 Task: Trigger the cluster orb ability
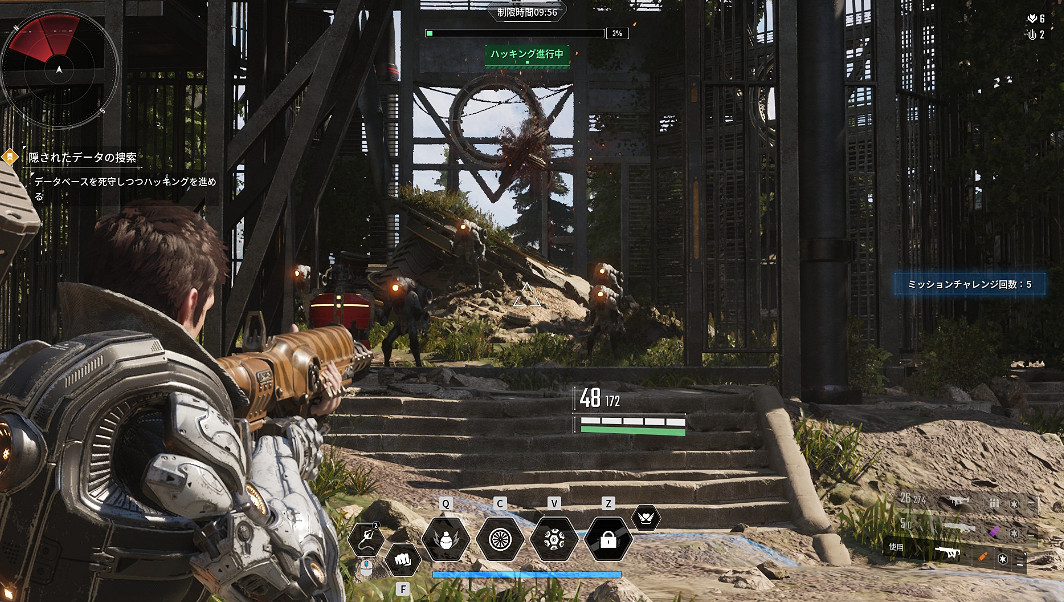(554, 540)
